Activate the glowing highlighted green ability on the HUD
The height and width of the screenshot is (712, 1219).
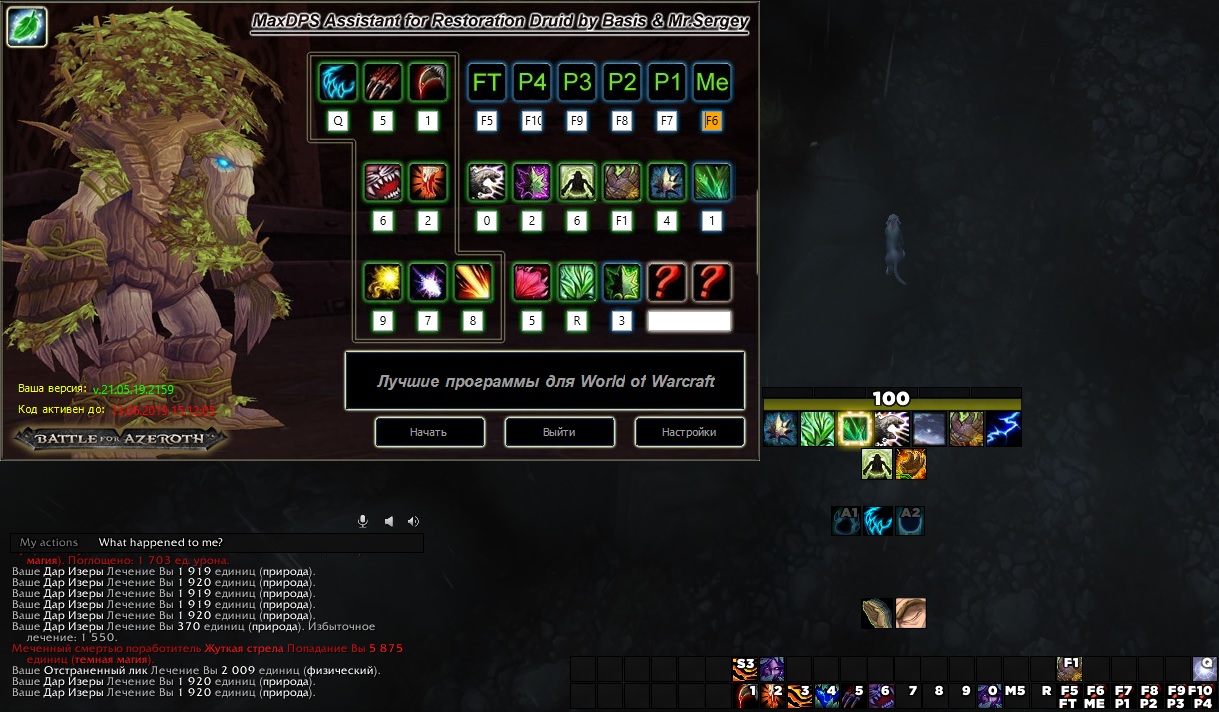click(855, 429)
